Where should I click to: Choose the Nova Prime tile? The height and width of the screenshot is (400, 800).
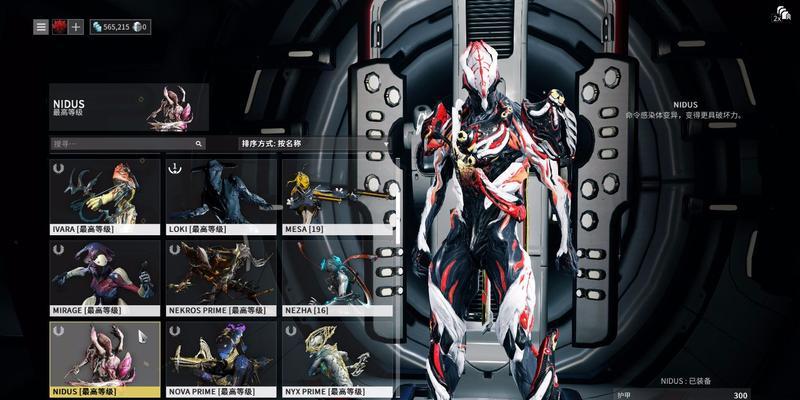221,359
